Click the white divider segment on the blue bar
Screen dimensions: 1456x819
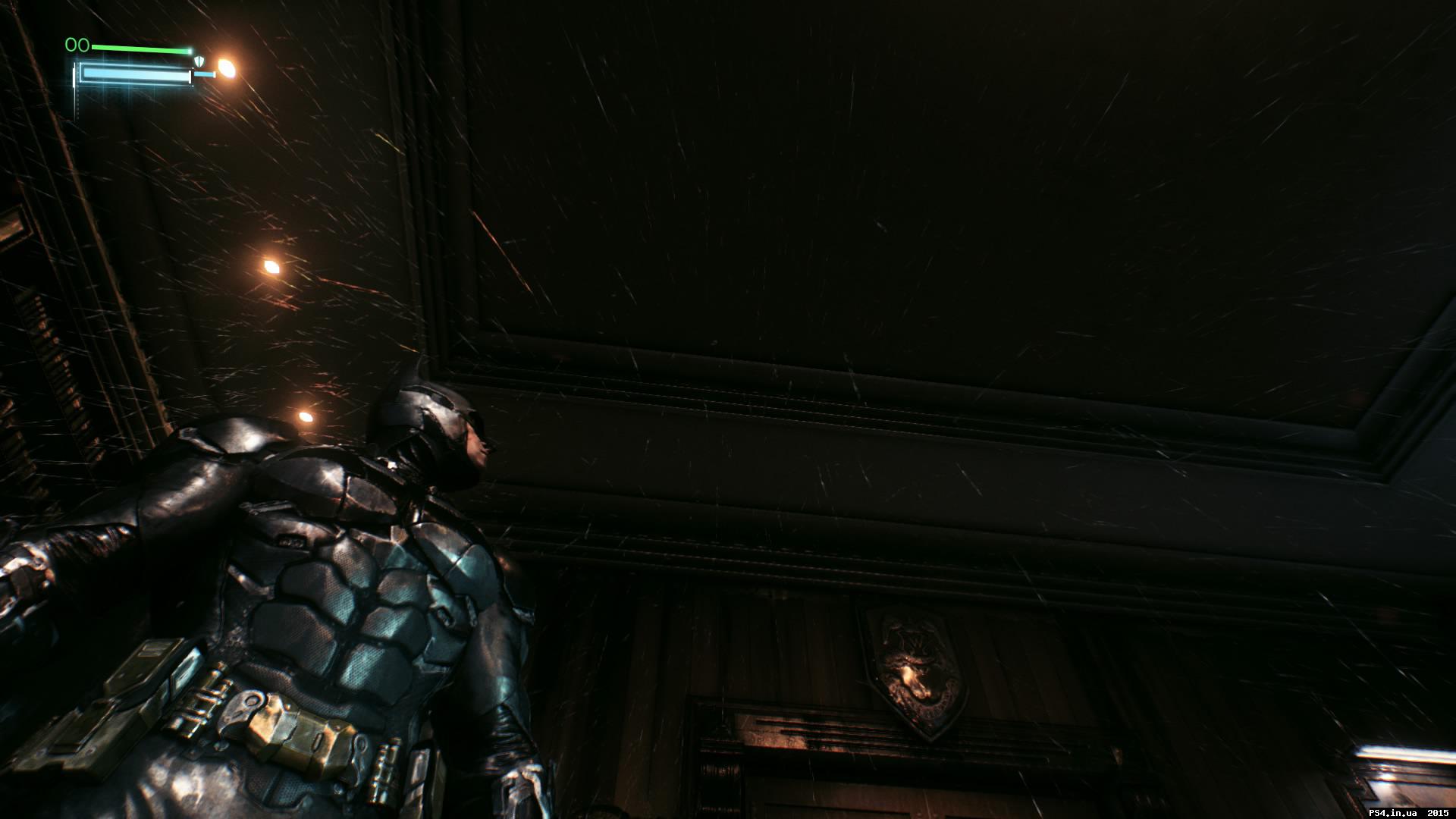[x=191, y=76]
